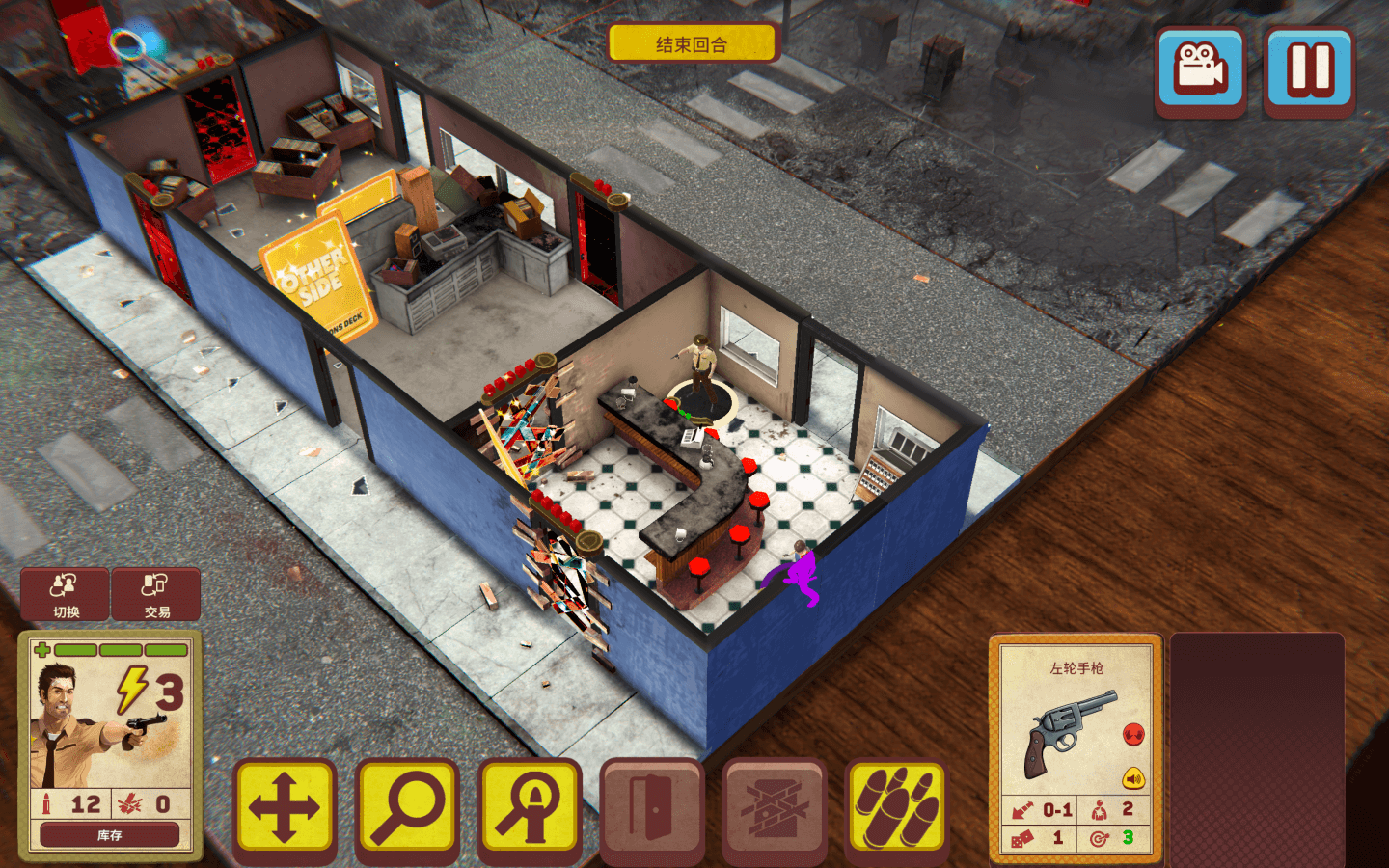Select the 切换 switch character button
This screenshot has width=1389, height=868.
point(66,594)
